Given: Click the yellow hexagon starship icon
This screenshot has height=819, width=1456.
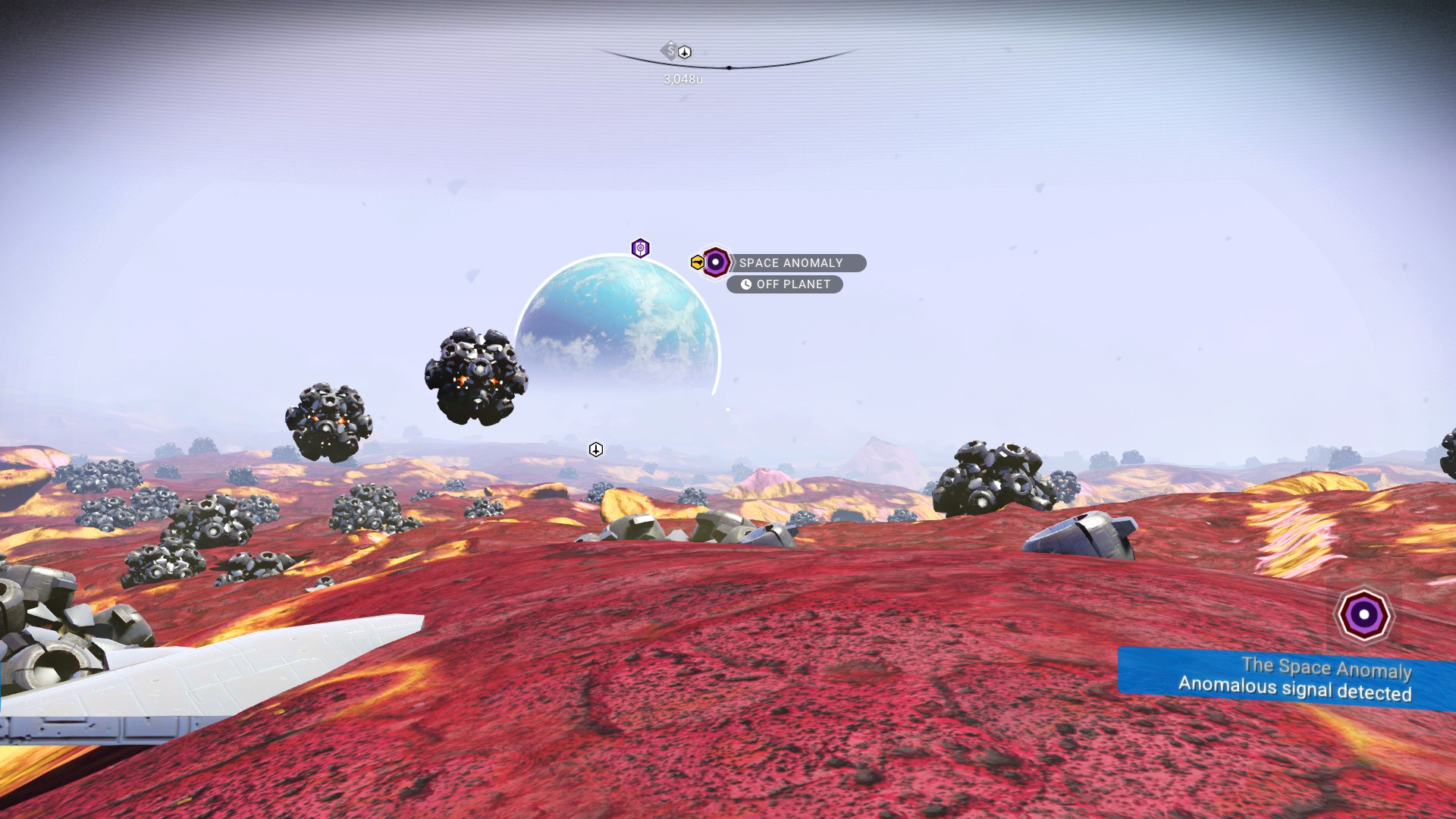Looking at the screenshot, I should point(697,262).
